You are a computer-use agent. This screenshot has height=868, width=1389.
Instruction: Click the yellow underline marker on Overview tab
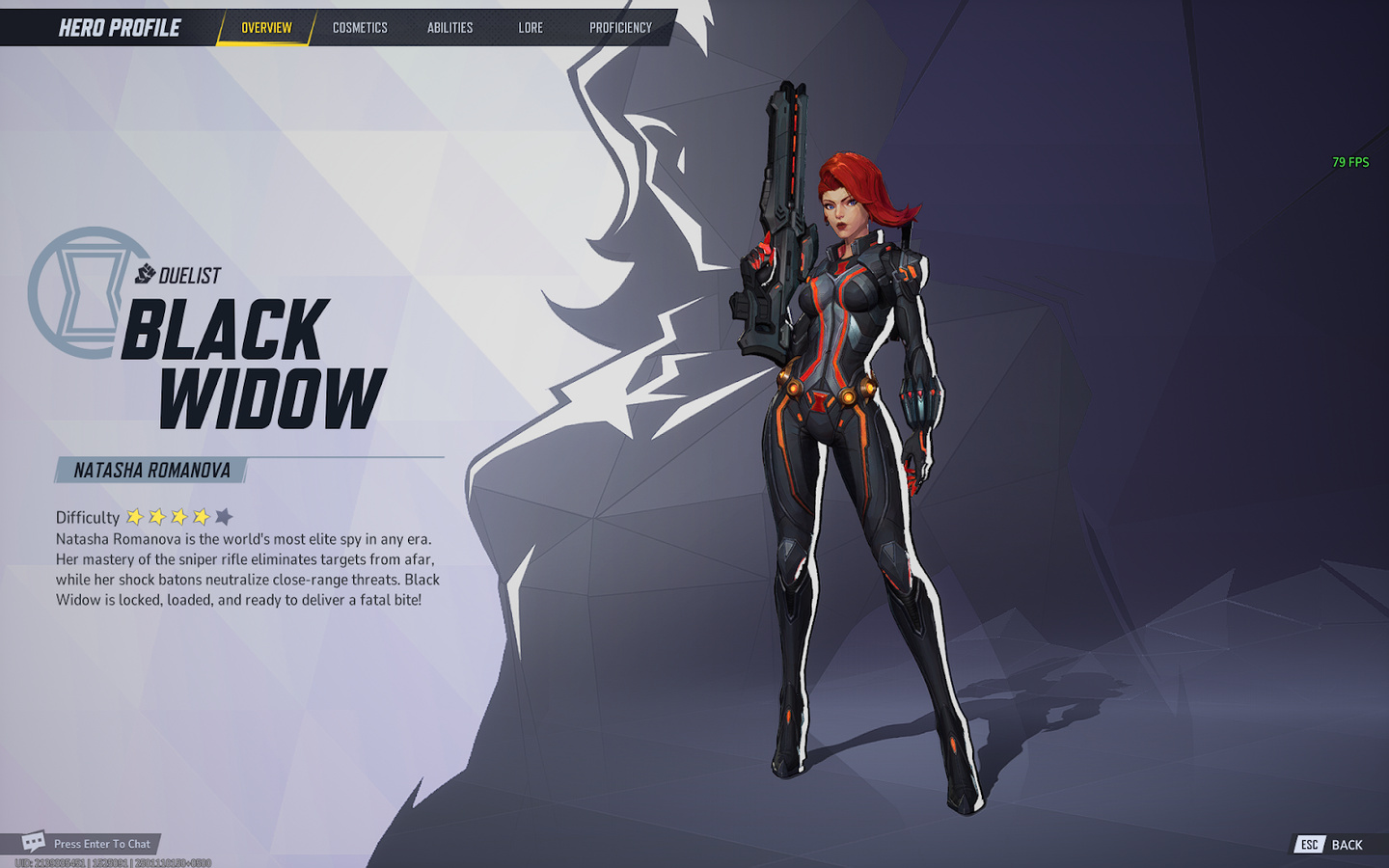click(264, 41)
